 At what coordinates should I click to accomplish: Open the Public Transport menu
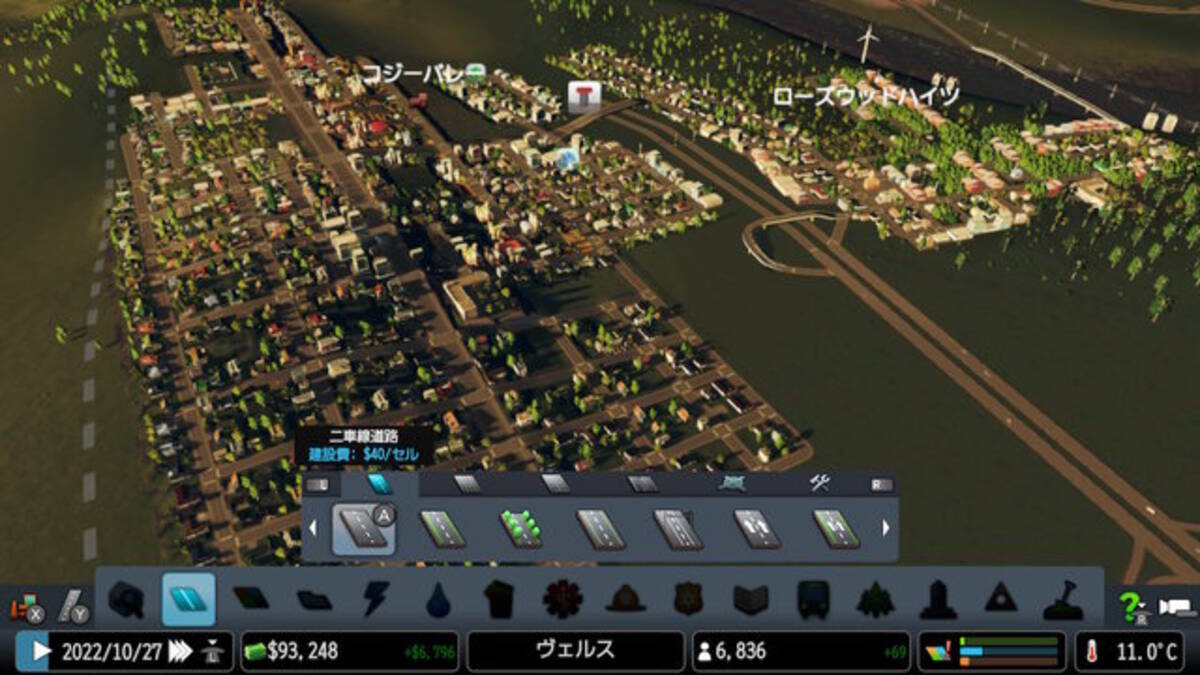[x=812, y=600]
